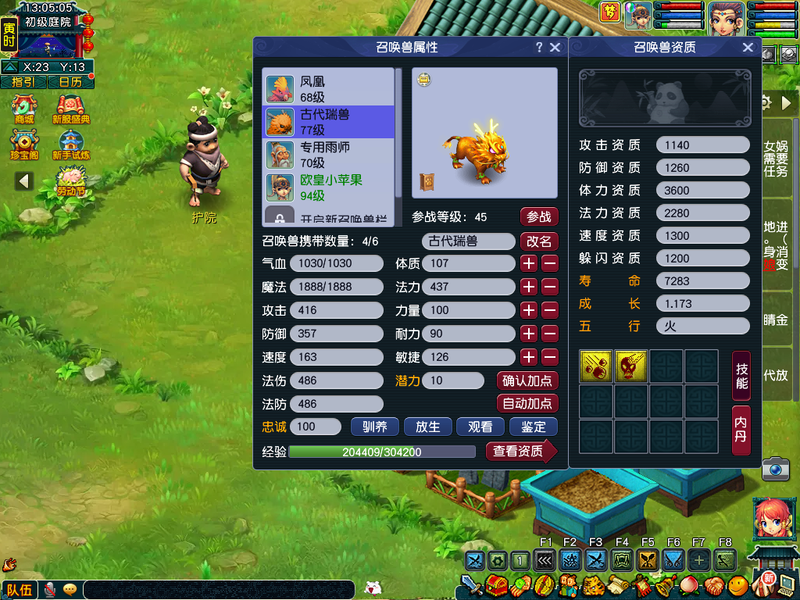800x600 pixels.
Task: Pick the 欧皇小苹果 summon row
Action: (x=330, y=187)
